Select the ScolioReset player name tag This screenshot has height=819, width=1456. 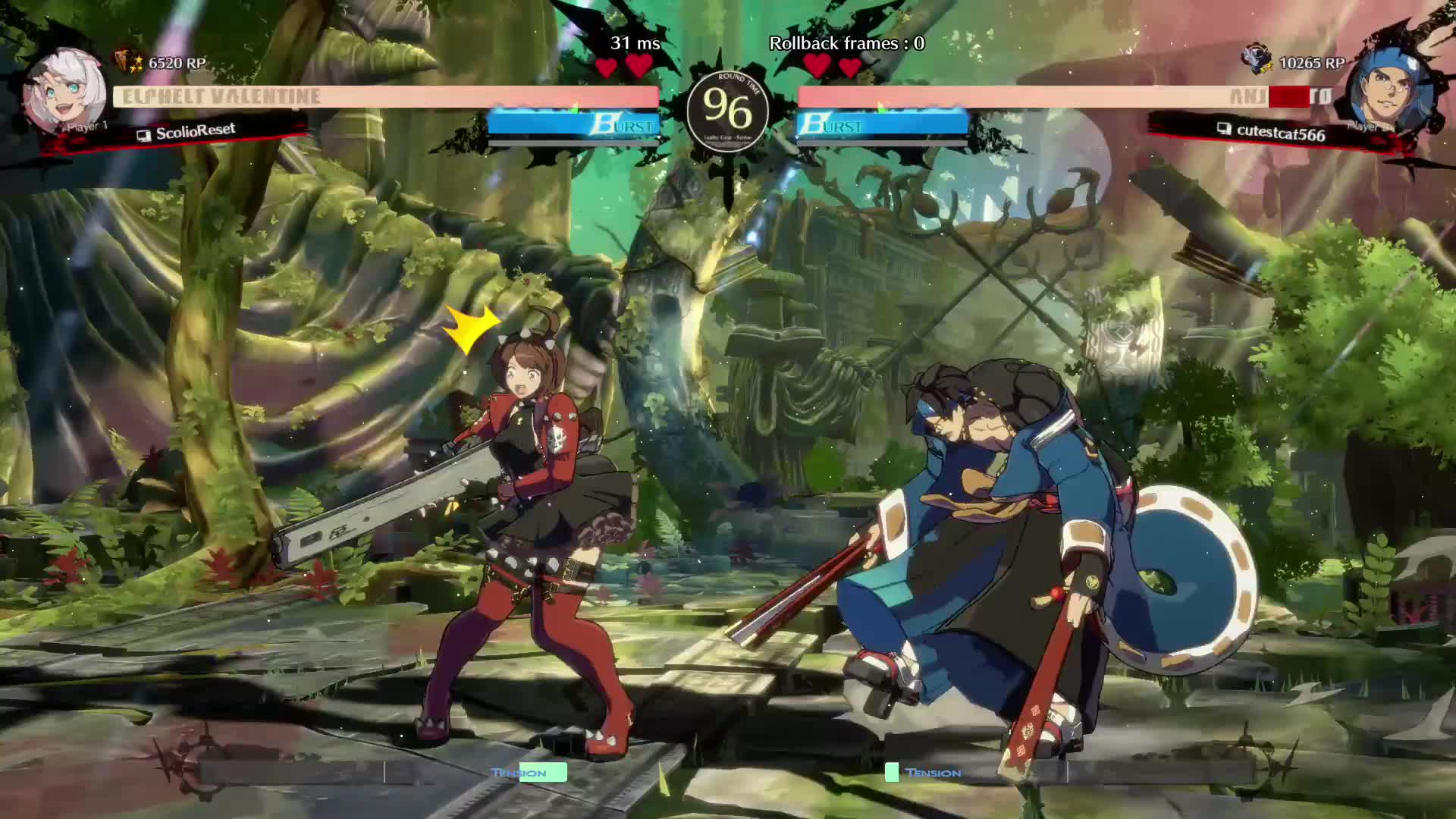195,132
